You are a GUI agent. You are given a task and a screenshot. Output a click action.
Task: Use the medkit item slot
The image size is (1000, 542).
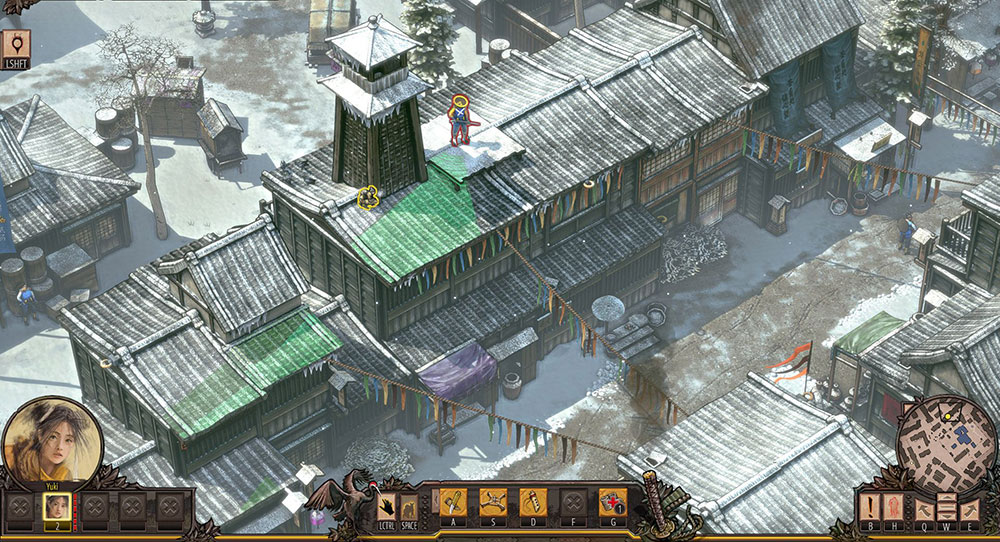tap(612, 501)
